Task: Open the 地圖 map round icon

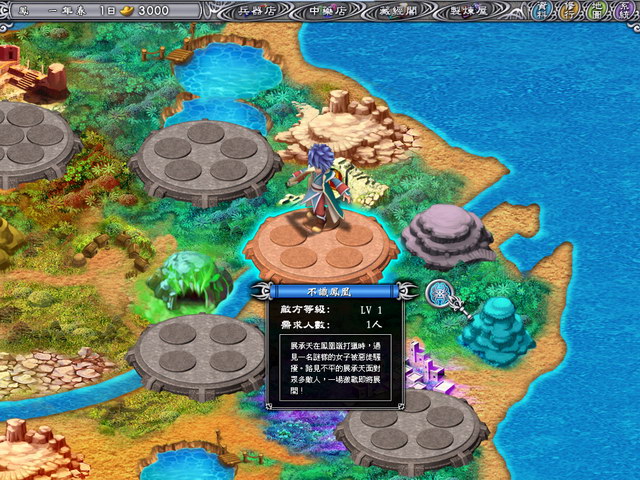Action: click(597, 10)
